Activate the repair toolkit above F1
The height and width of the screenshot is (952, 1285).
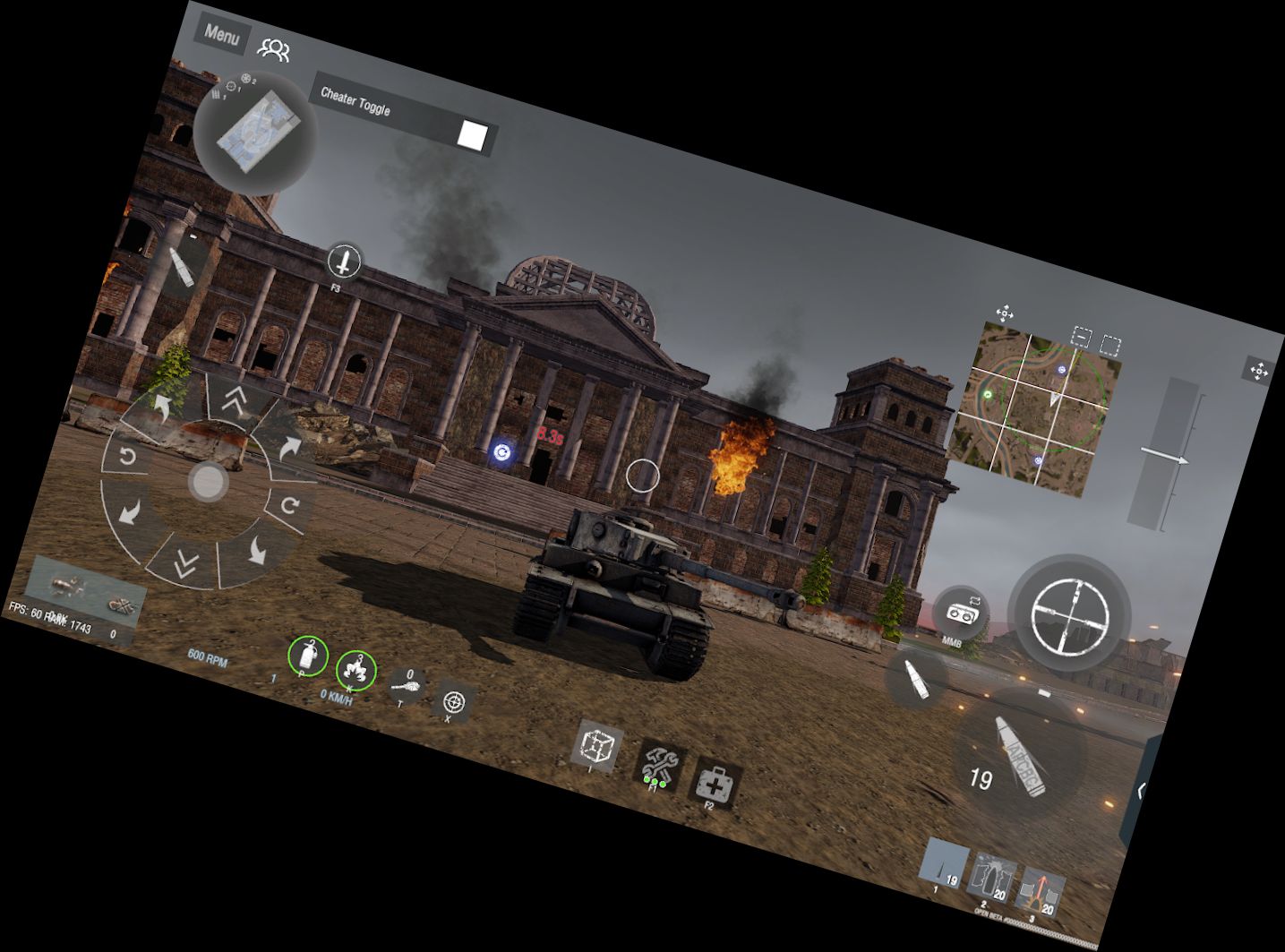click(660, 762)
